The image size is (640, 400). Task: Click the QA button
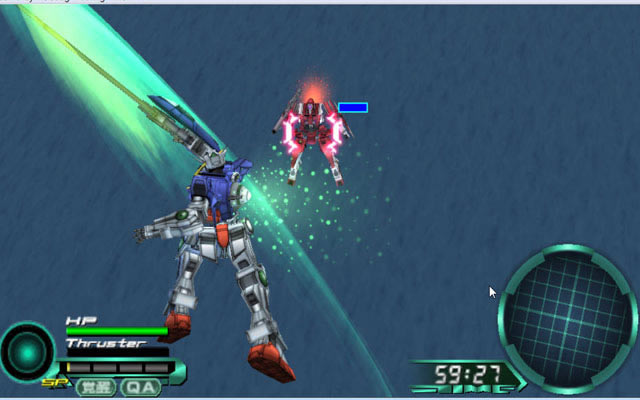point(141,387)
